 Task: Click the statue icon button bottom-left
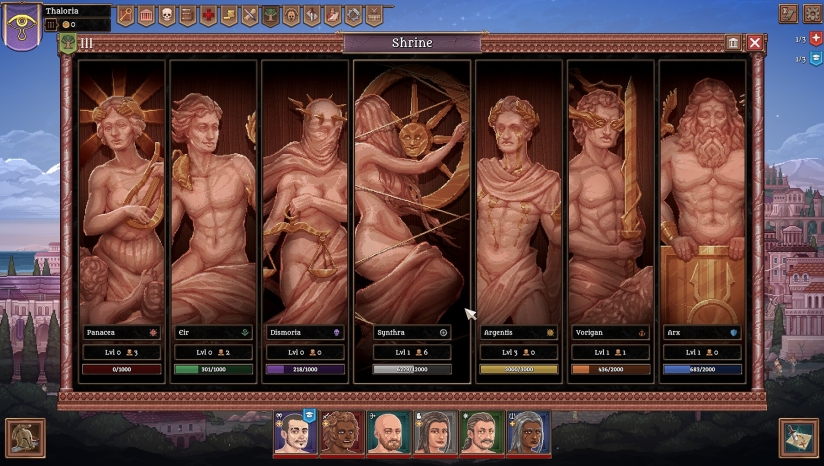tap(25, 437)
